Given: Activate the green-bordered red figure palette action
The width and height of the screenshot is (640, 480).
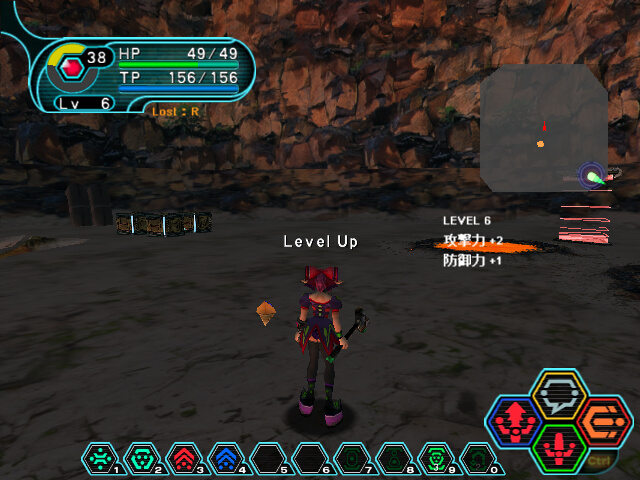Looking at the screenshot, I should coord(558,448).
